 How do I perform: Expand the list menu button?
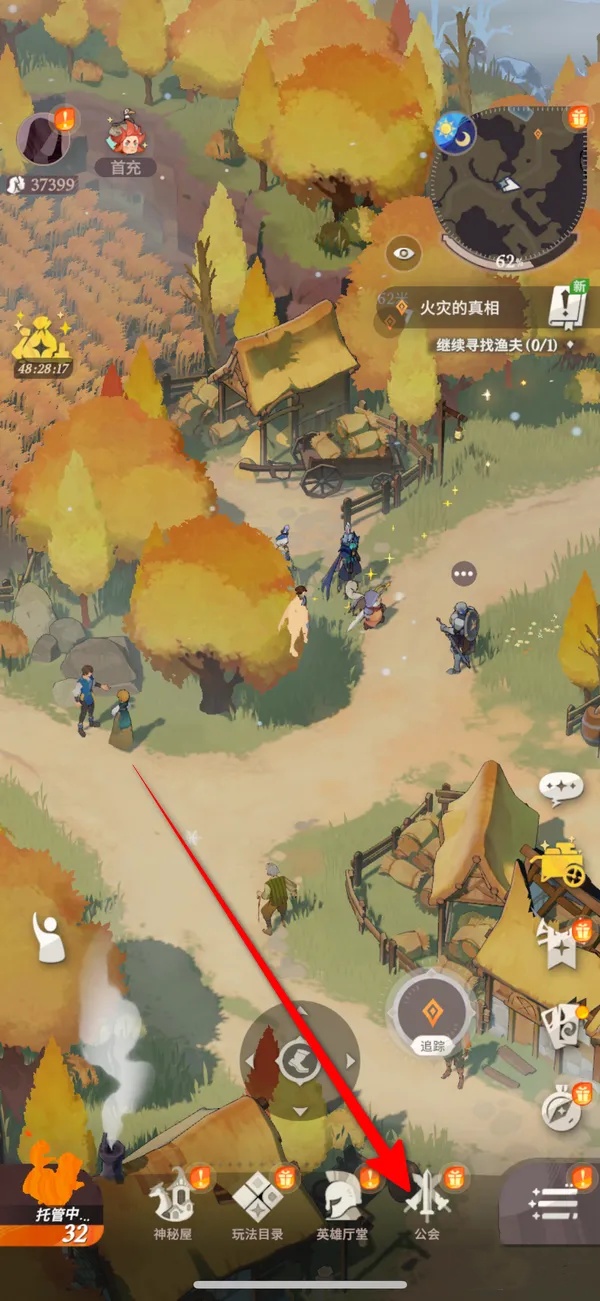click(553, 1203)
